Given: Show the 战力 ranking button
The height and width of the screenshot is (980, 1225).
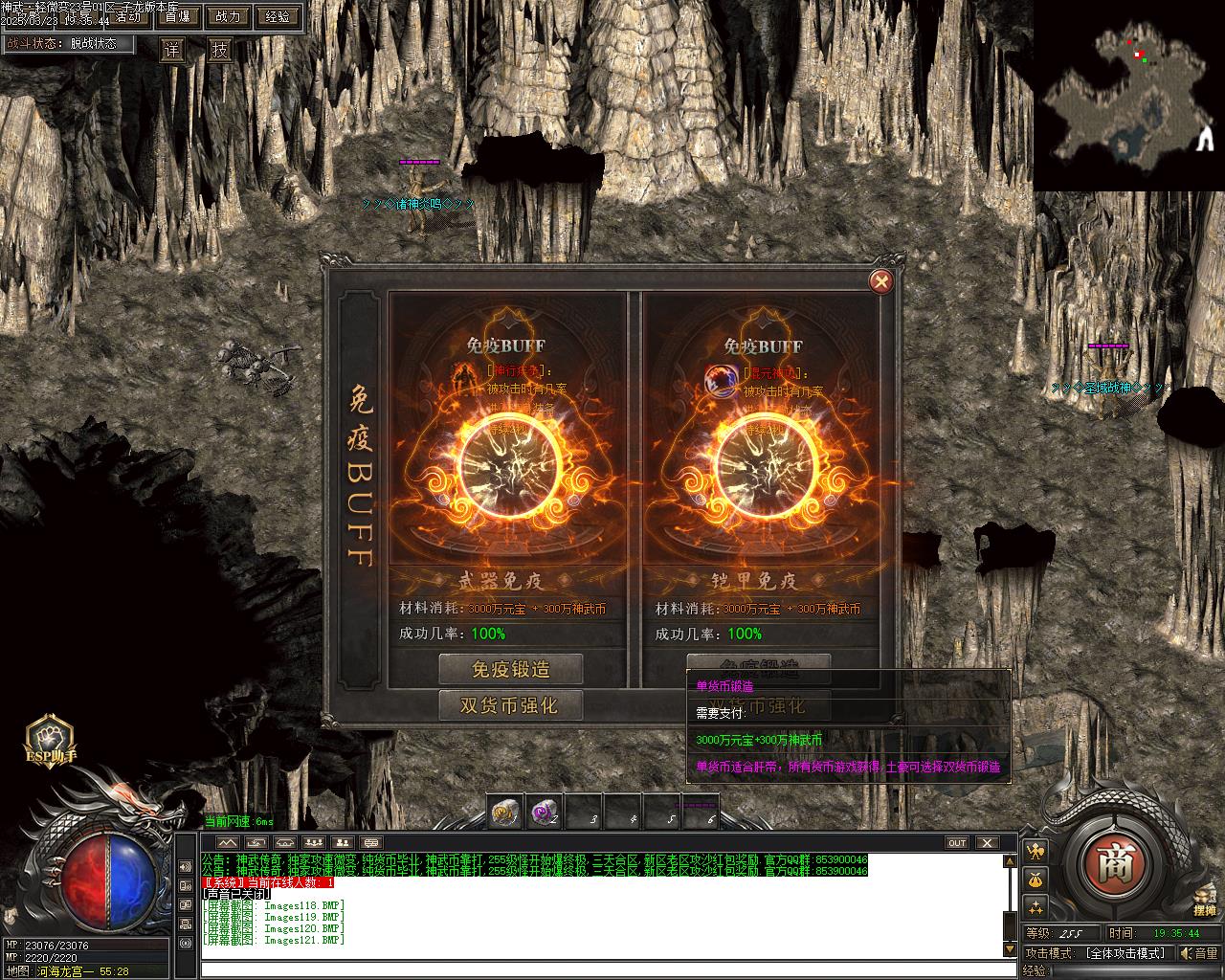Looking at the screenshot, I should pos(228,16).
